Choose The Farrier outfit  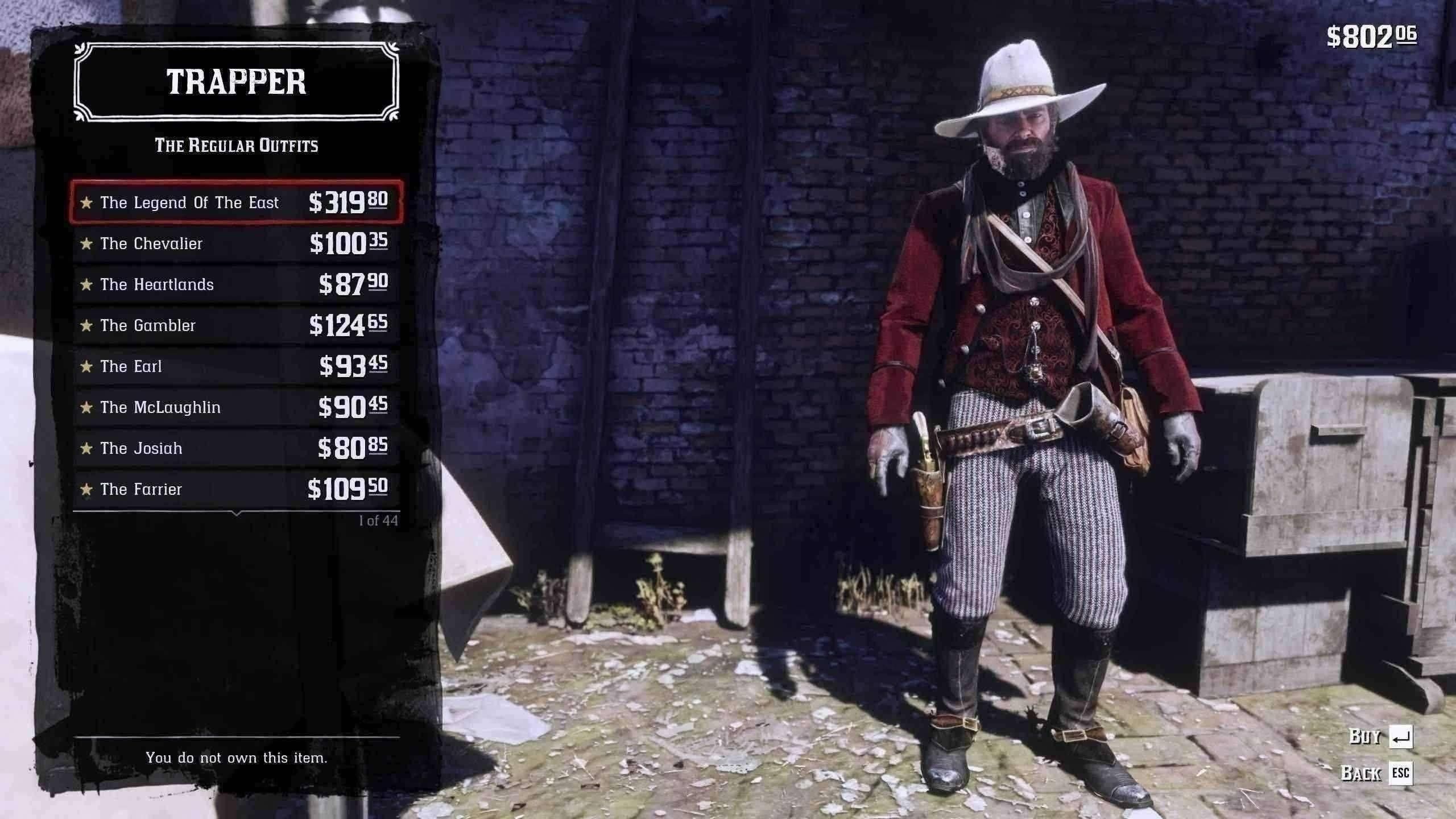236,489
